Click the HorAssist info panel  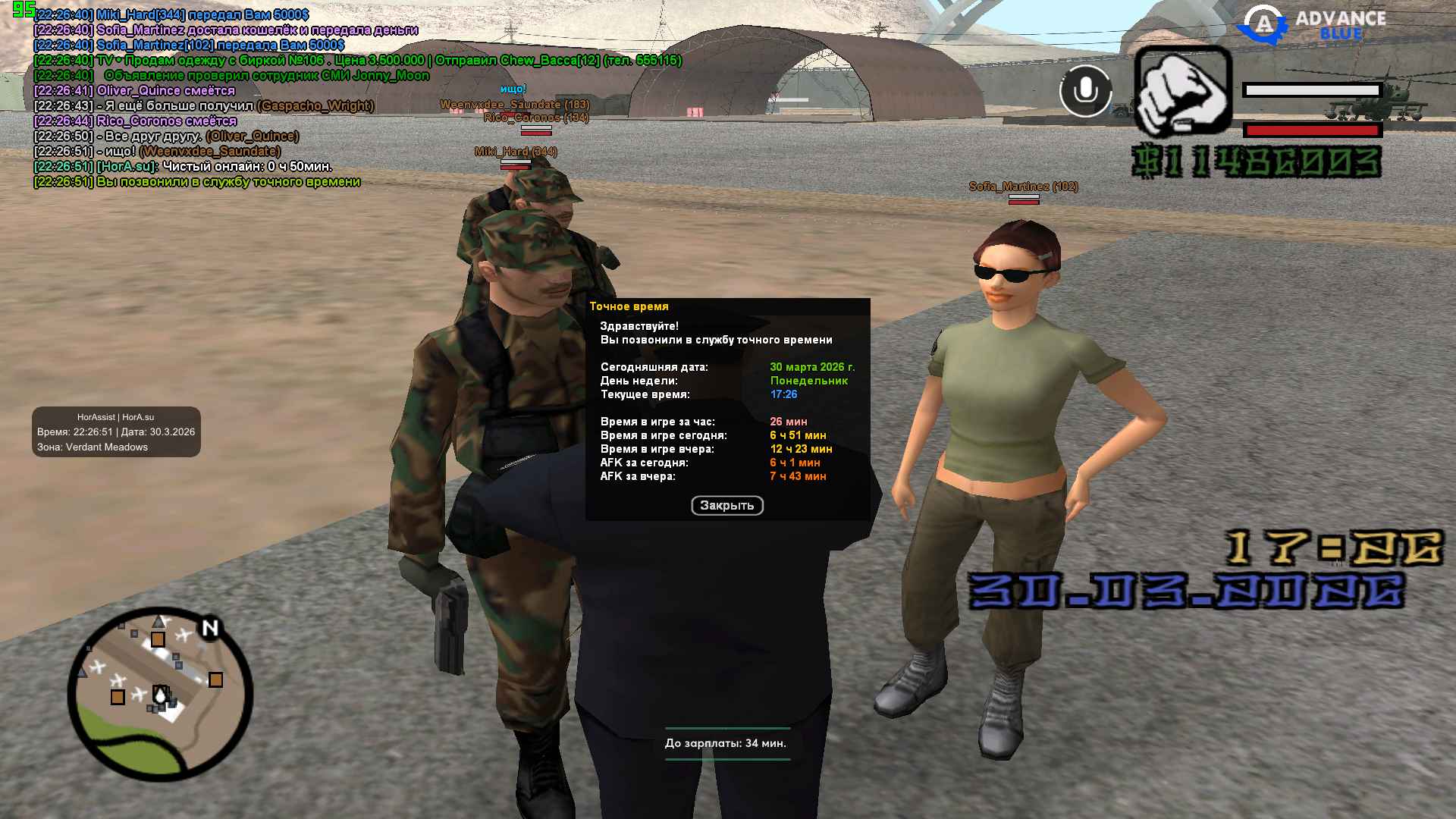click(116, 432)
